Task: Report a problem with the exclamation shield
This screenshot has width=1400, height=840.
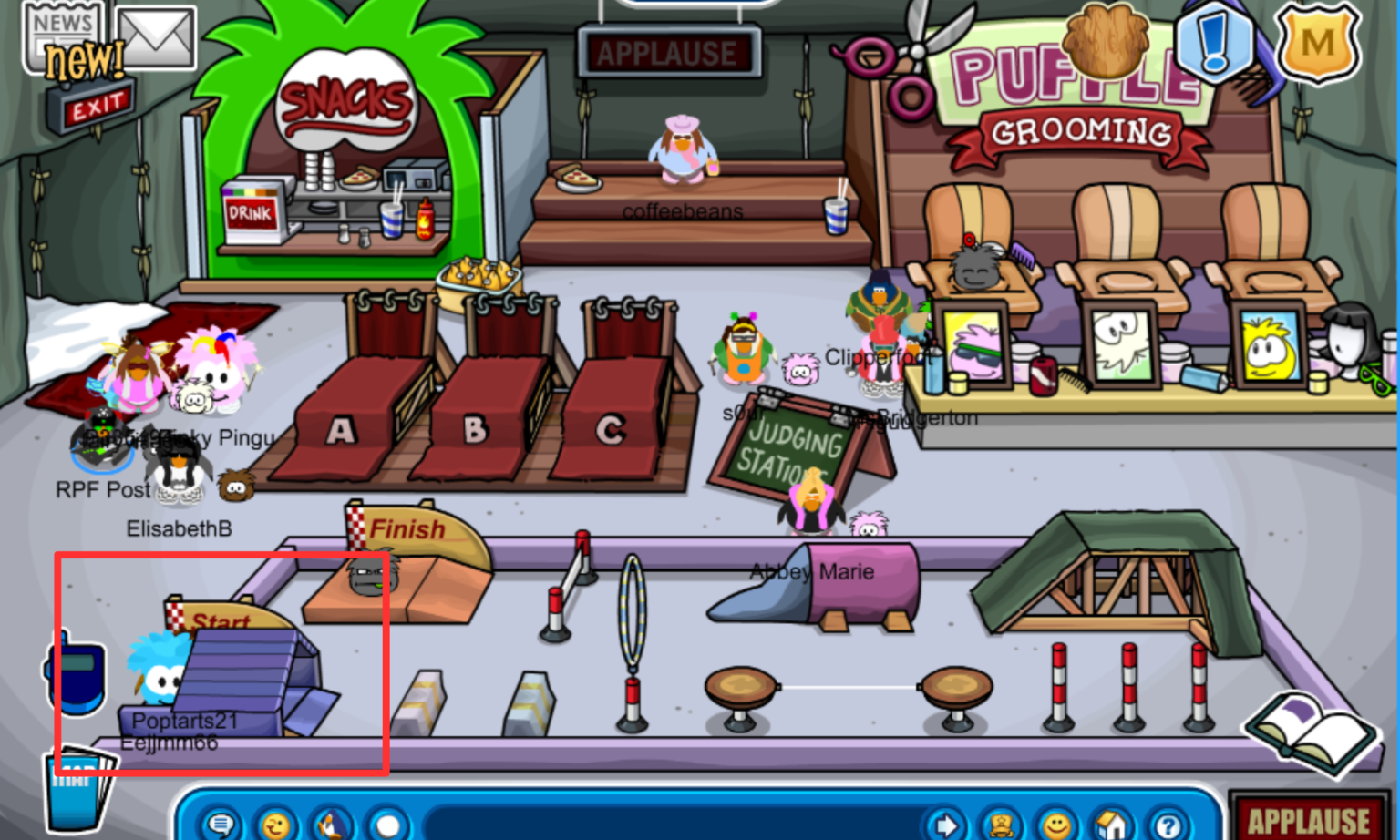Action: click(x=1214, y=41)
